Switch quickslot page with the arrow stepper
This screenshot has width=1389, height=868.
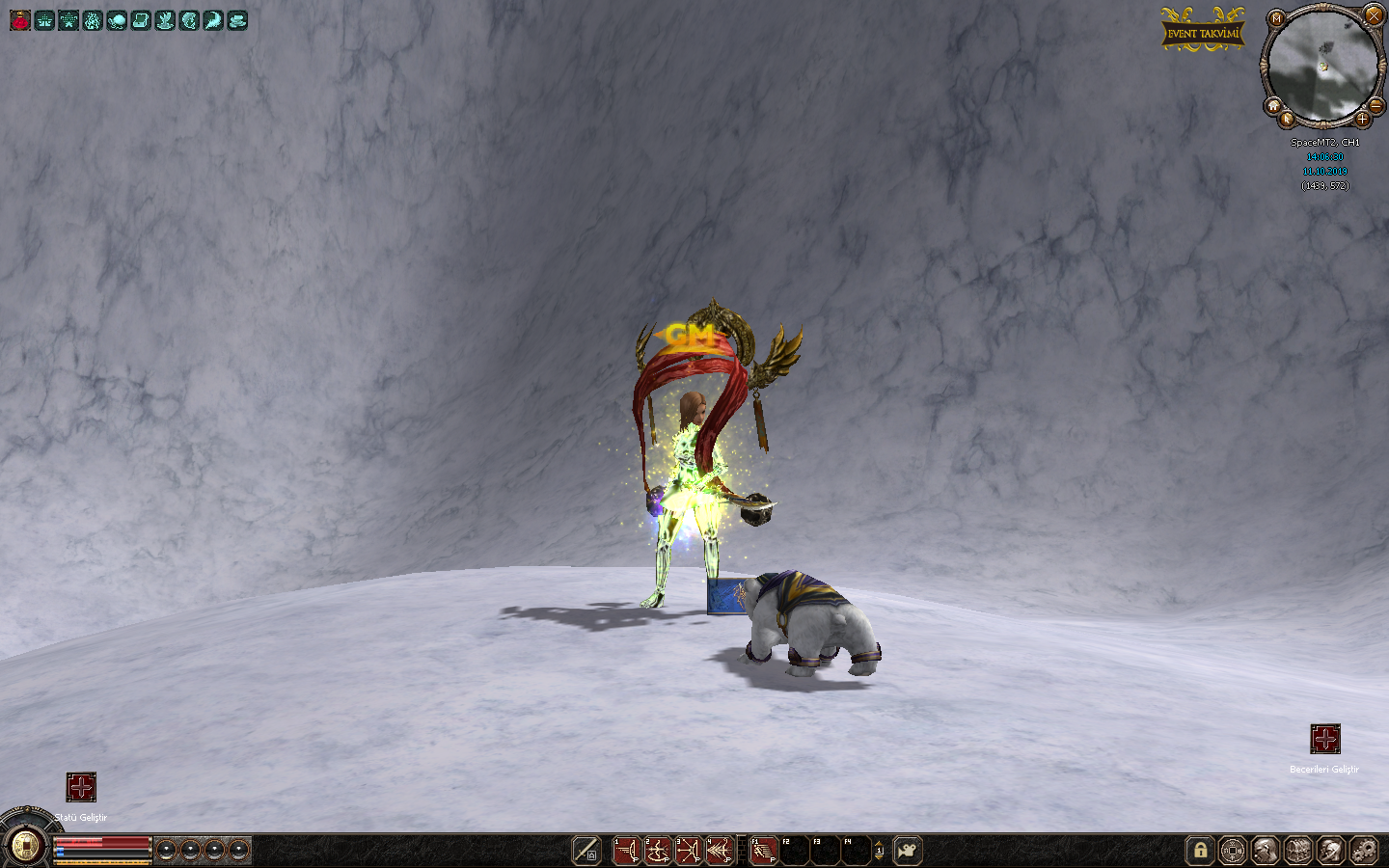coord(879,851)
